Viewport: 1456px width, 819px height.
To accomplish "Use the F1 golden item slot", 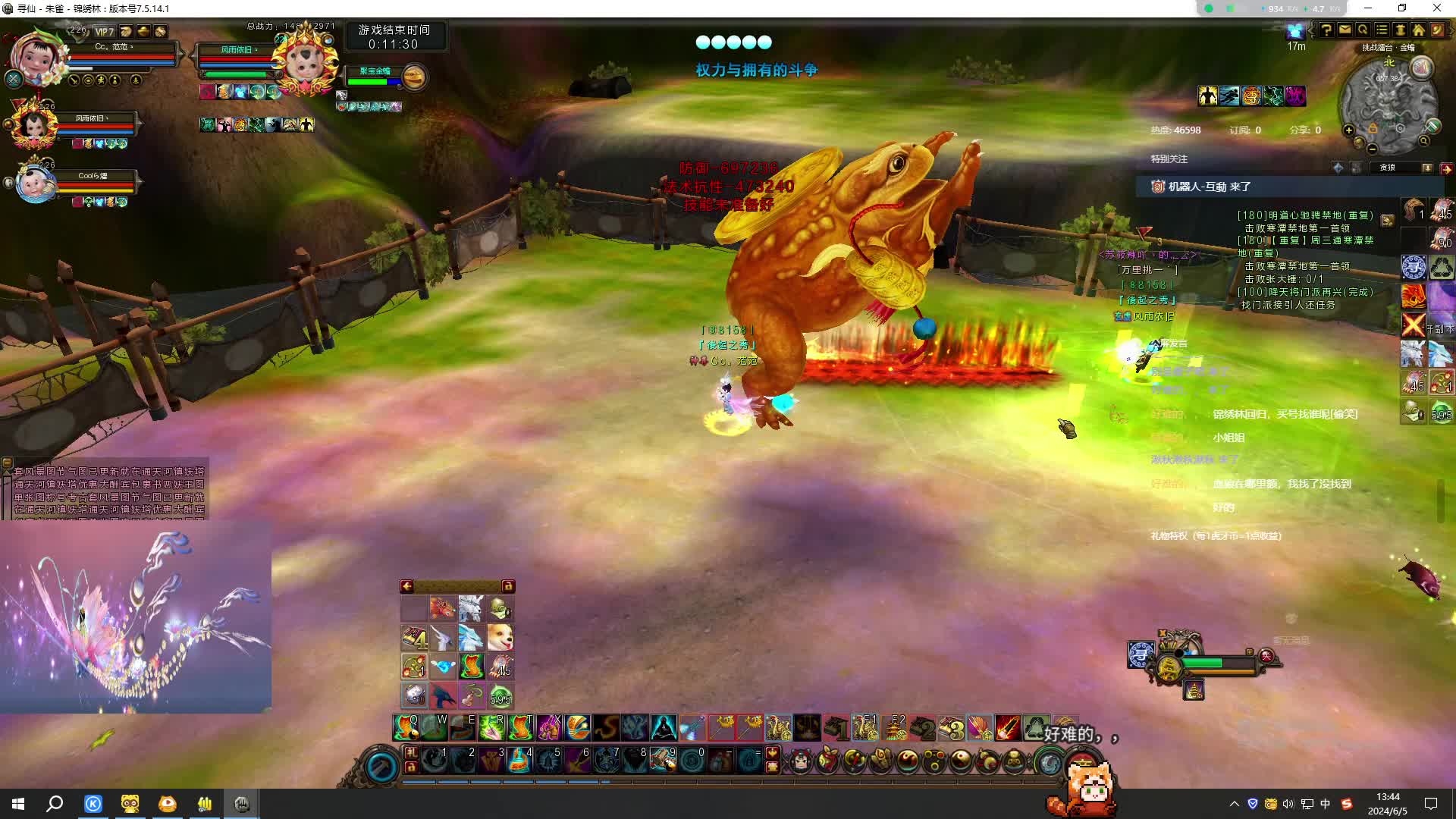I will click(x=864, y=727).
